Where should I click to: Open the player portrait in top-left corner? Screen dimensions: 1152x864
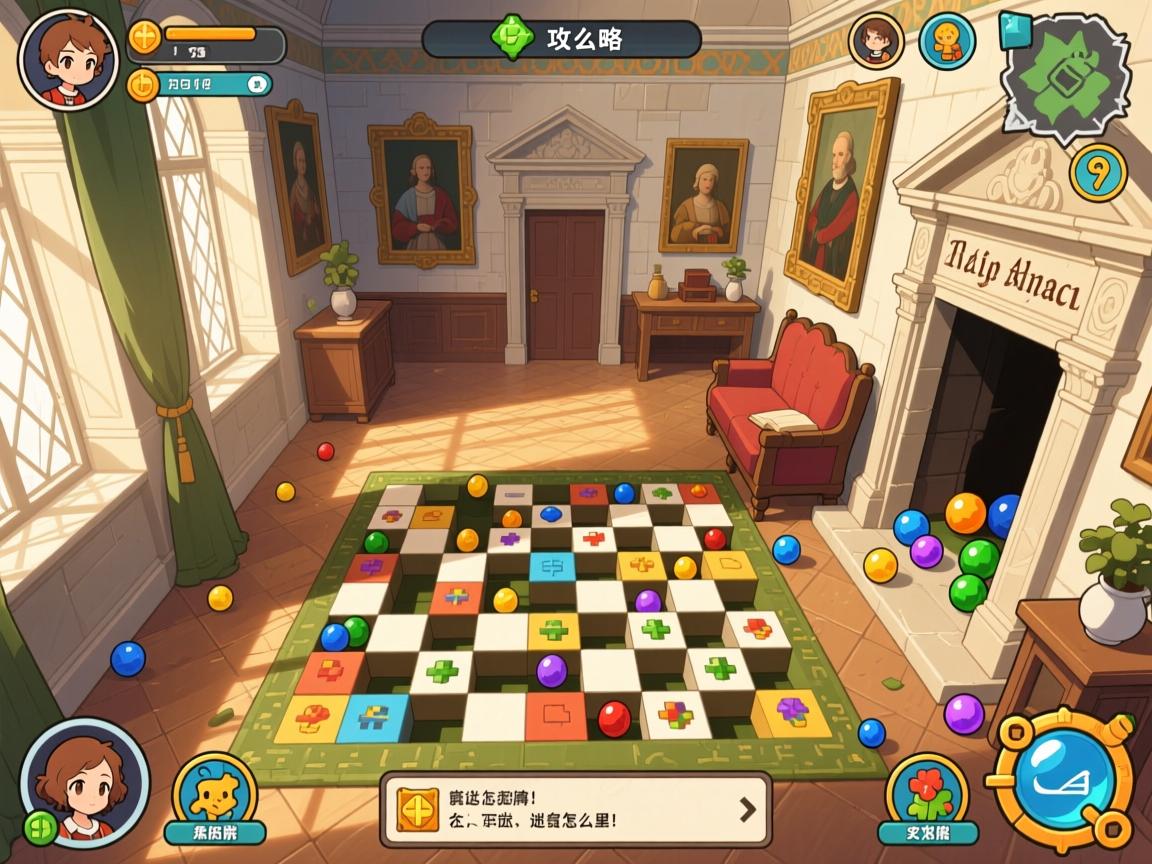click(x=68, y=58)
